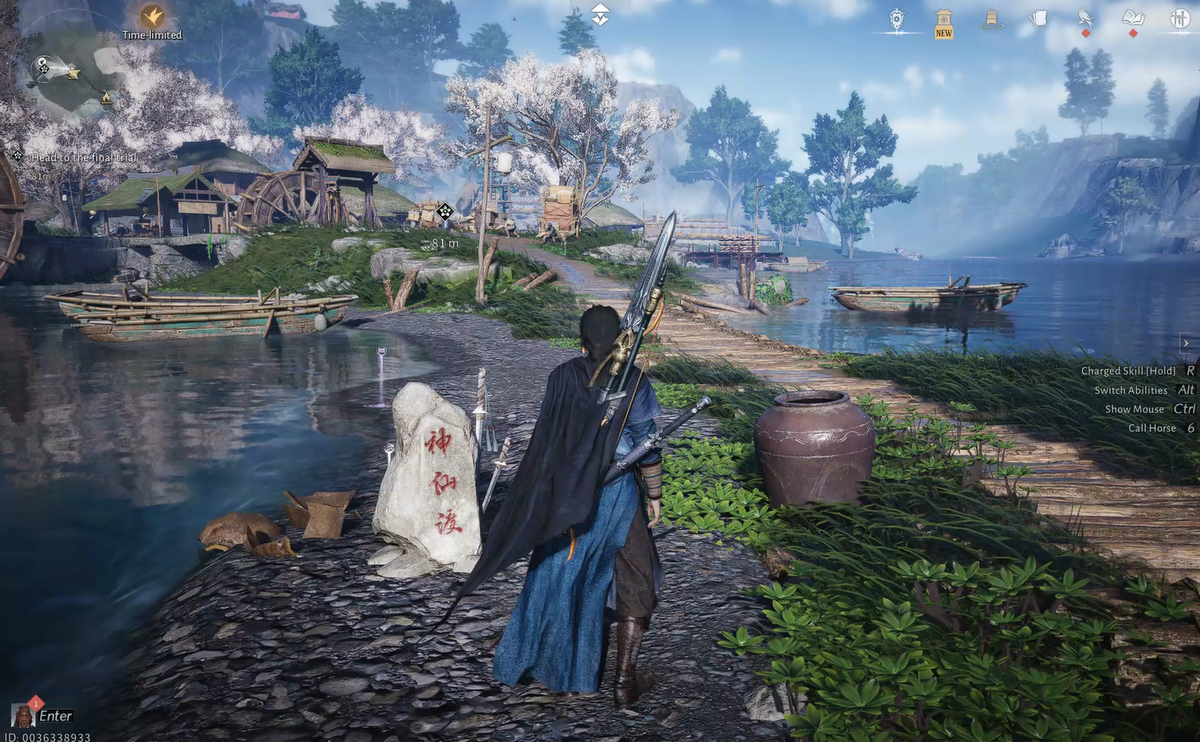Expand the side panel arrow above key hints
Screen dimensions: 1200x742
pyautogui.click(x=1187, y=343)
